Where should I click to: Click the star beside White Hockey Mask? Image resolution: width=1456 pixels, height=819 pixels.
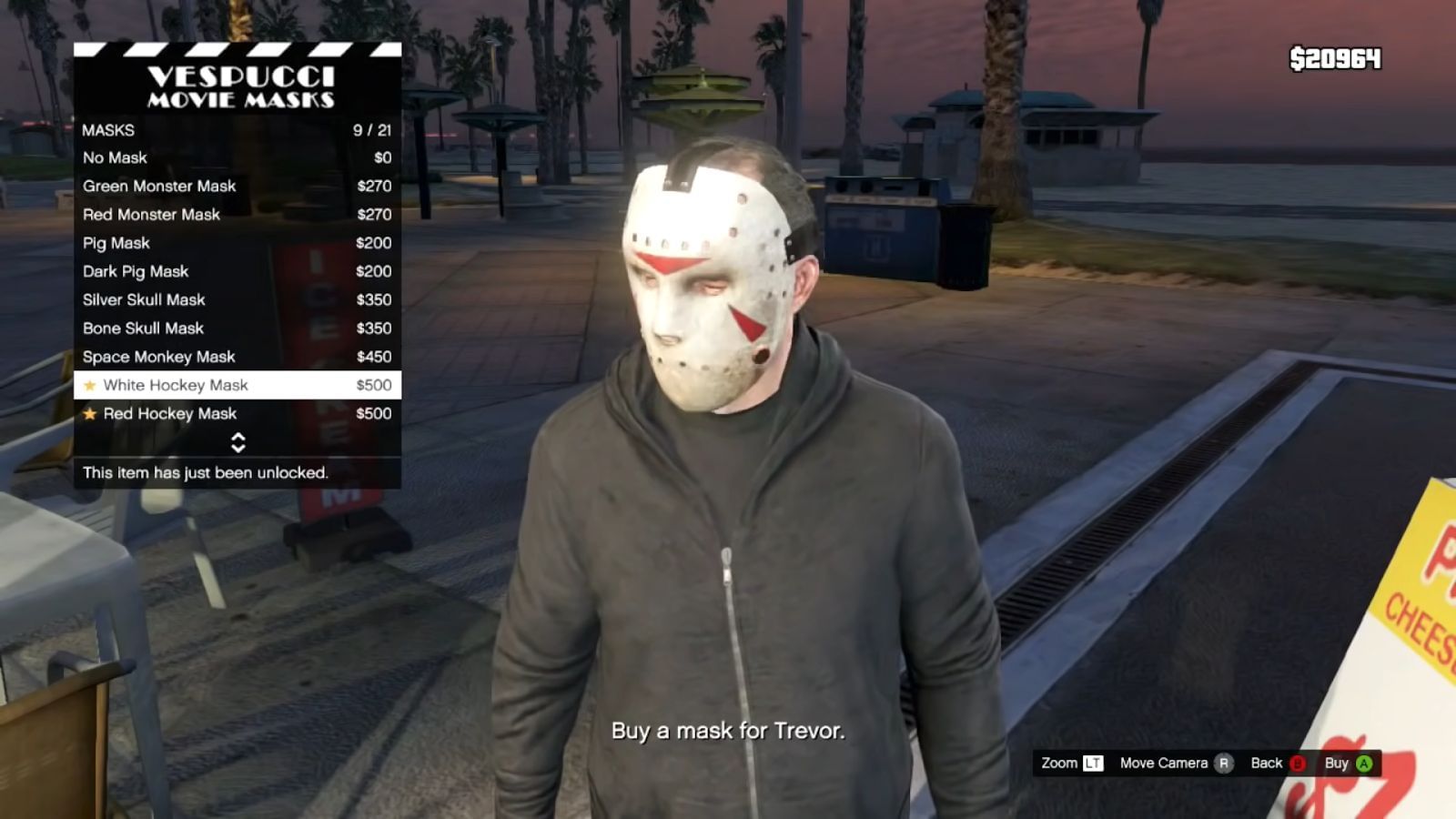click(x=89, y=385)
